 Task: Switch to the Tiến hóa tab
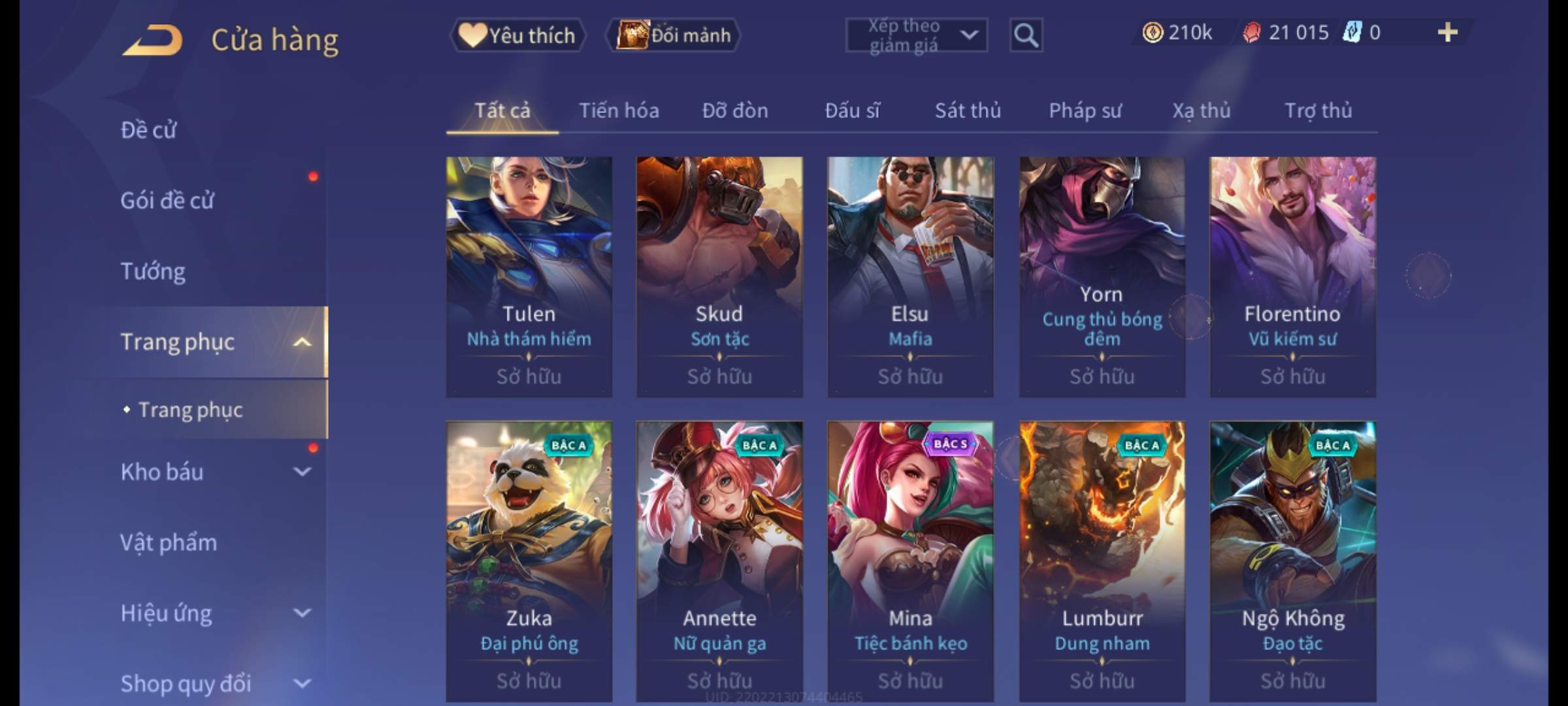pos(619,110)
